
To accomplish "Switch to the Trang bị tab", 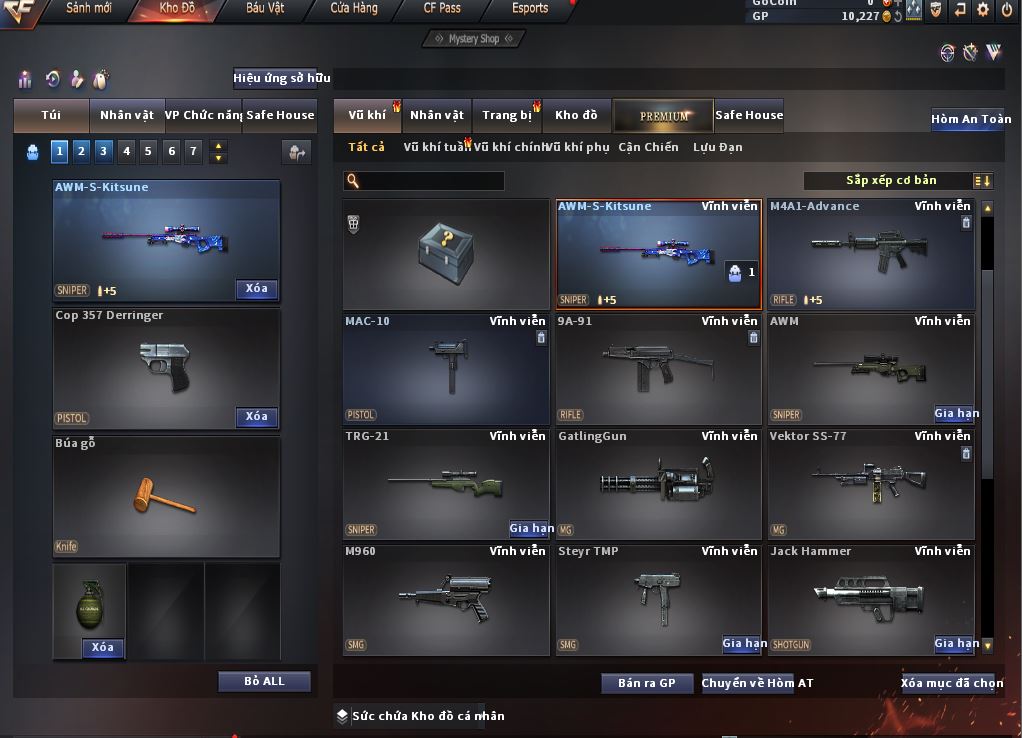I will (506, 116).
